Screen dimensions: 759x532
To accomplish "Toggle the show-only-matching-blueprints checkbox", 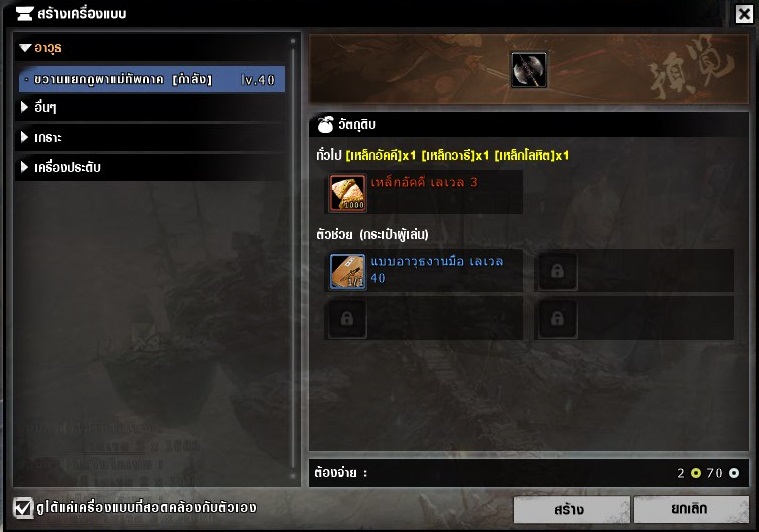I will pos(22,506).
